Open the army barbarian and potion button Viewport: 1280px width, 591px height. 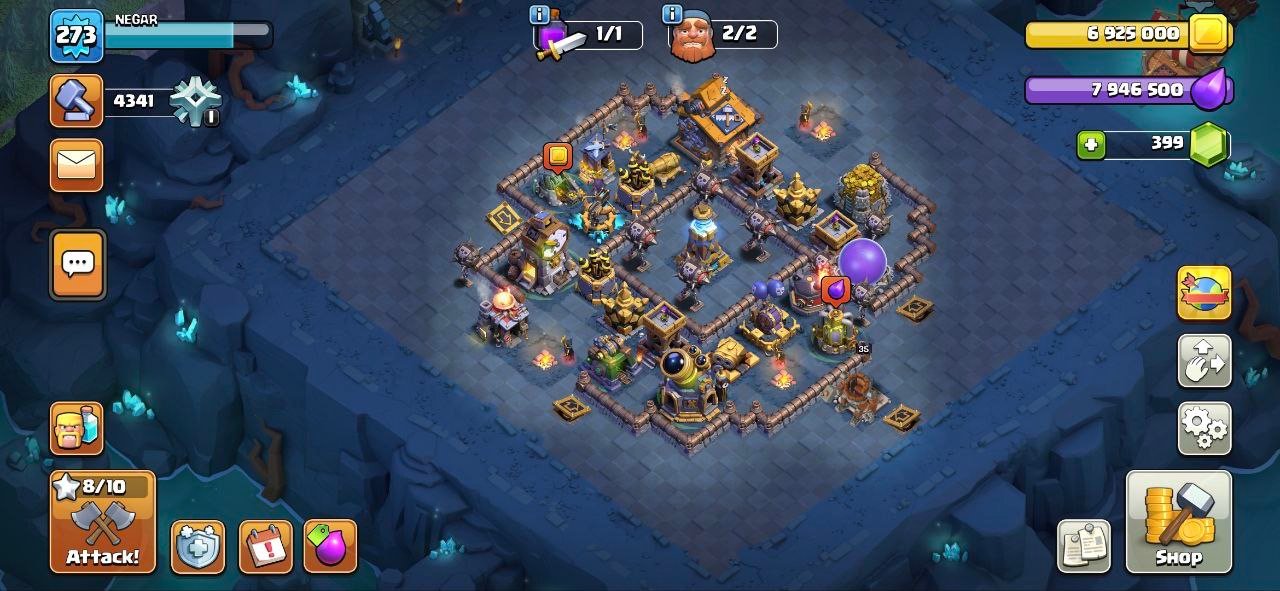77,428
